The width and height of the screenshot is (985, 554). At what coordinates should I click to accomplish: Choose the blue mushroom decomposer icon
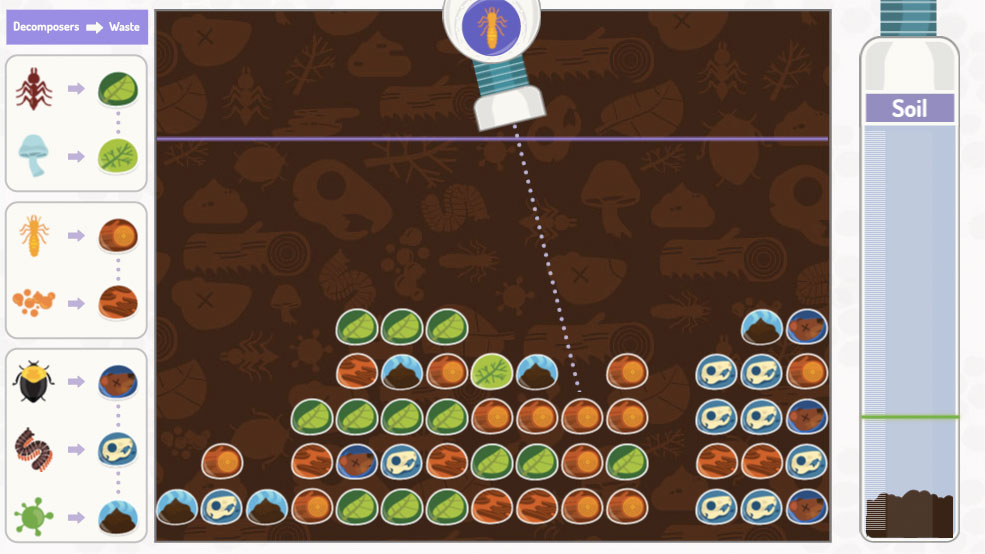point(34,156)
